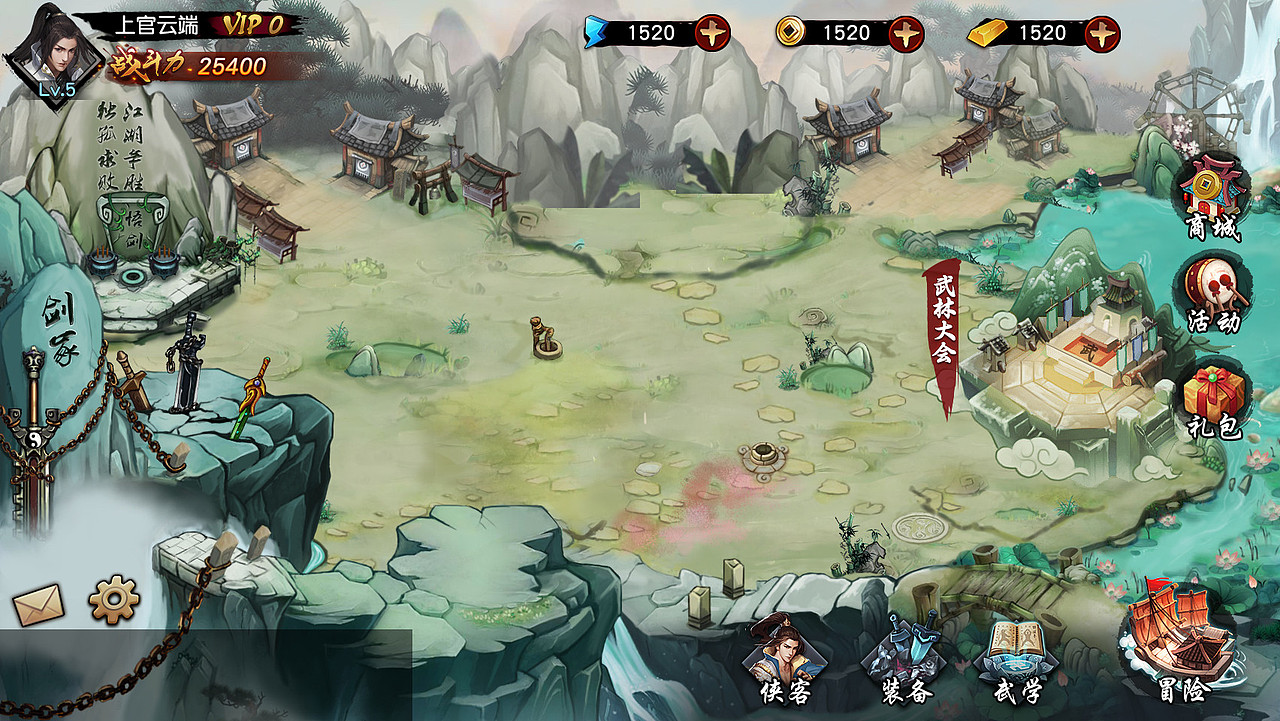Add more blue lightning energy
The image size is (1280, 721).
tap(712, 33)
